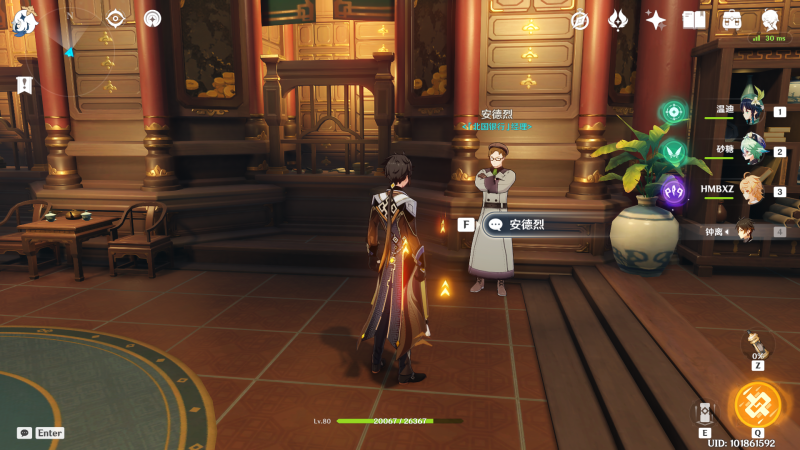Click the quest navigation target icon
The height and width of the screenshot is (450, 800).
point(115,18)
